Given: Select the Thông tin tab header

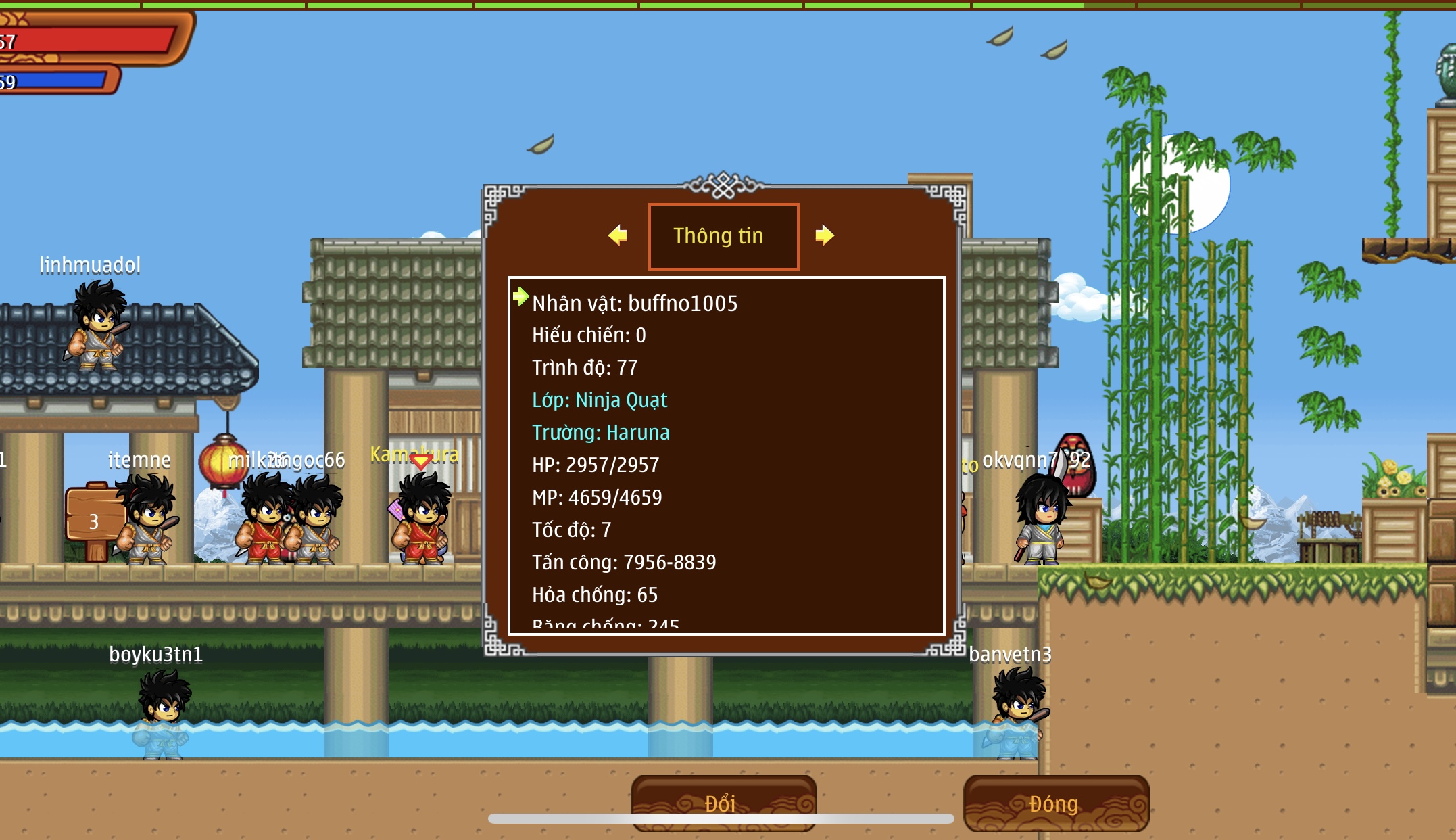Looking at the screenshot, I should 723,236.
